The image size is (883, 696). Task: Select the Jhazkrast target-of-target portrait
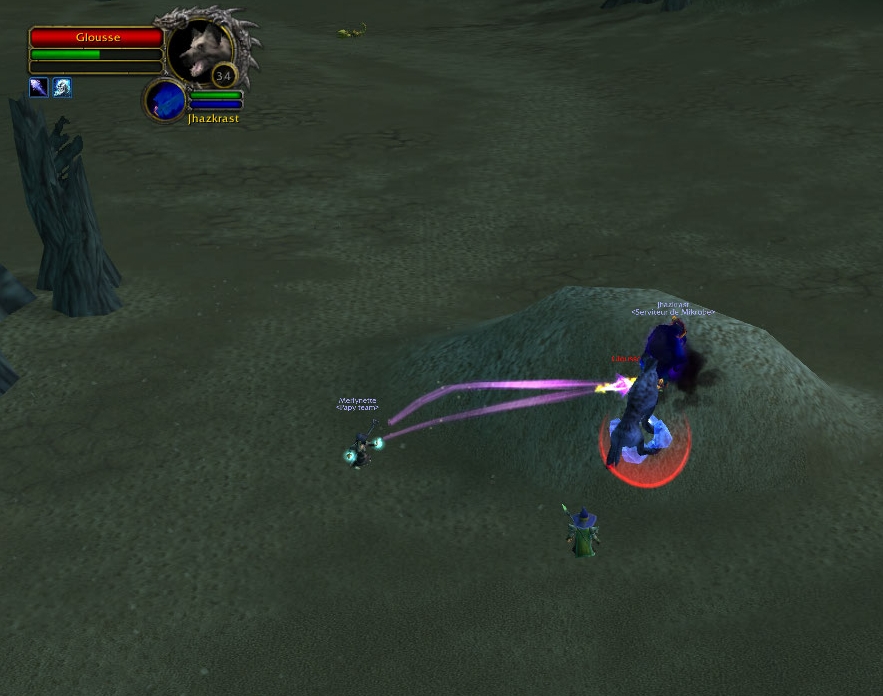point(165,100)
